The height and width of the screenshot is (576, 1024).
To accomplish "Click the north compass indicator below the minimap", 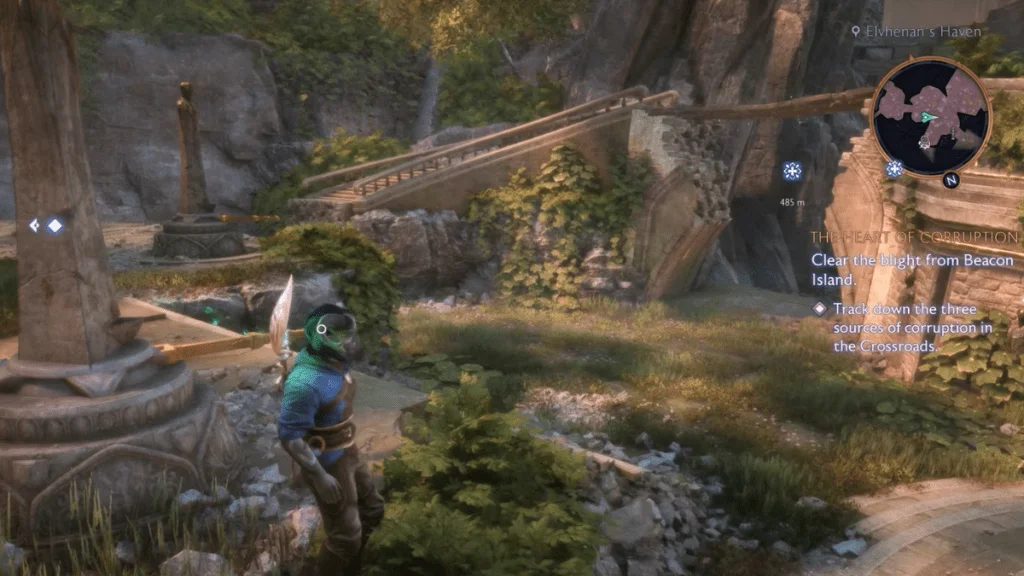I will (950, 181).
